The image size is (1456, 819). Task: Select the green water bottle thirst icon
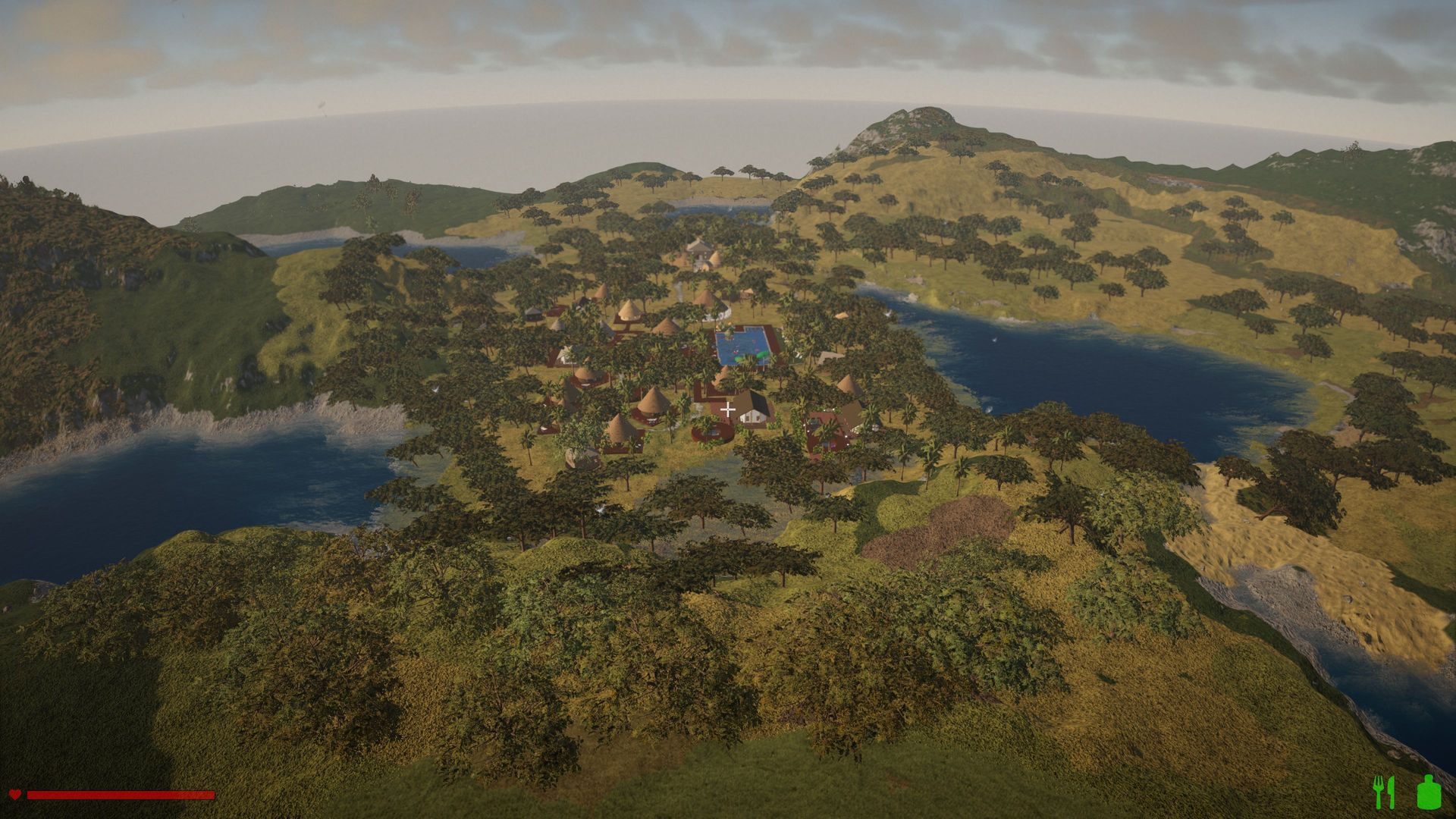(x=1428, y=792)
